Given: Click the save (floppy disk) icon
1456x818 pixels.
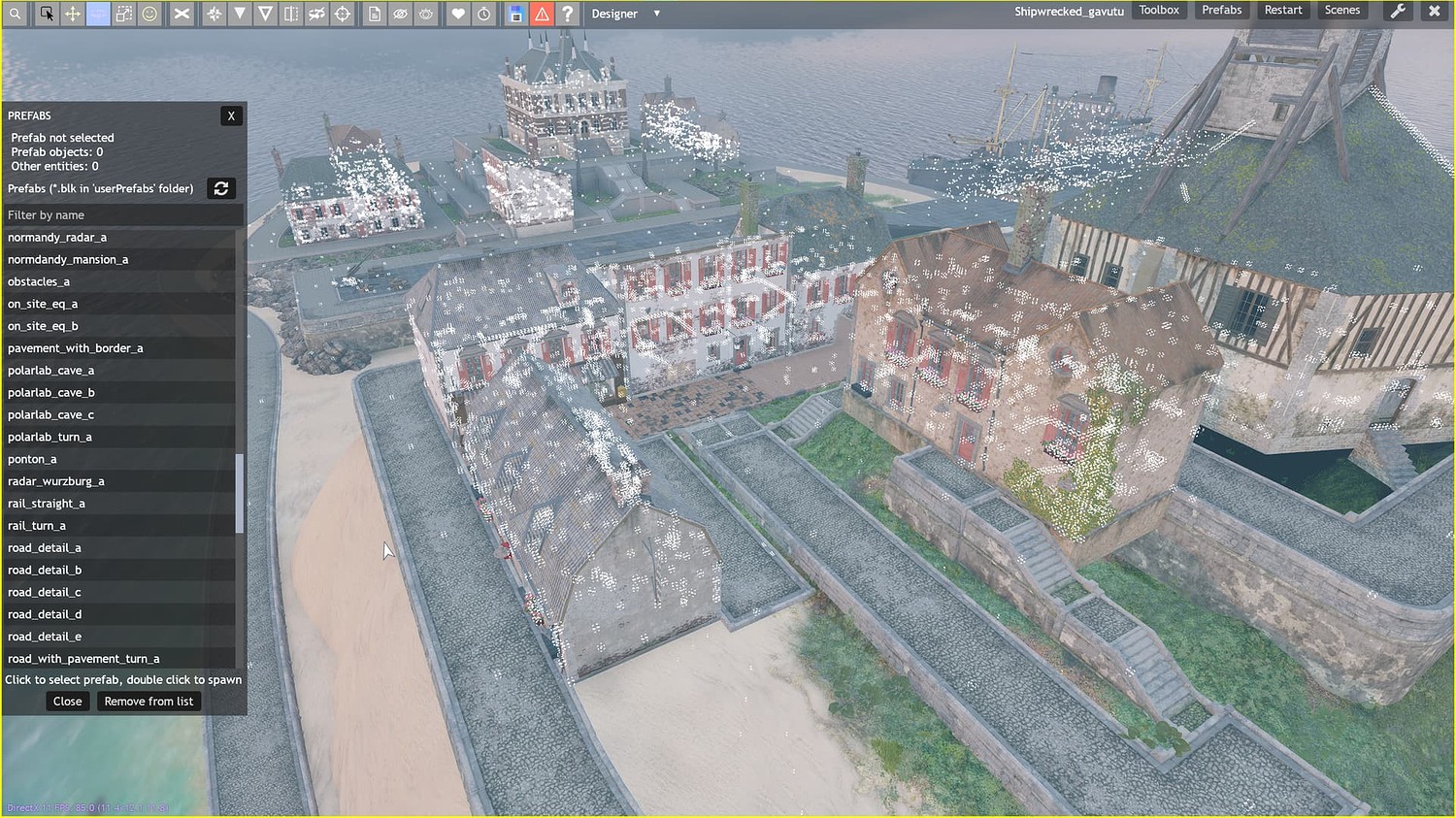Looking at the screenshot, I should [x=515, y=14].
